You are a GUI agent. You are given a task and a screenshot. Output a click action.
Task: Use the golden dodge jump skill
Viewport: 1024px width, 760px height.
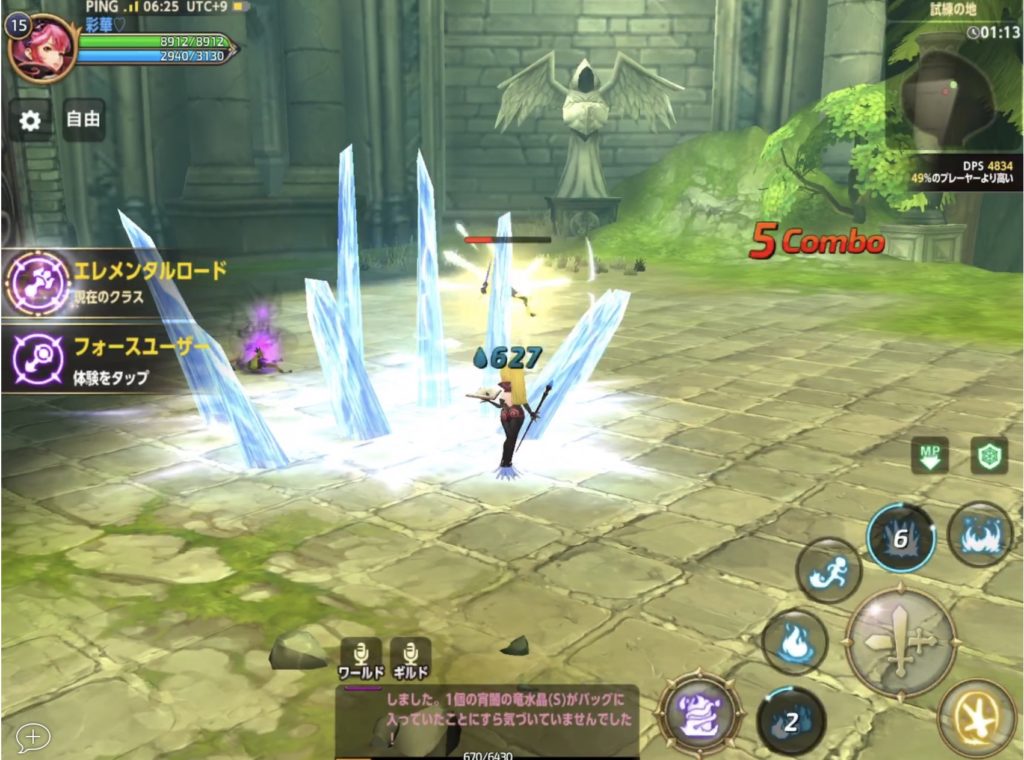coord(976,716)
